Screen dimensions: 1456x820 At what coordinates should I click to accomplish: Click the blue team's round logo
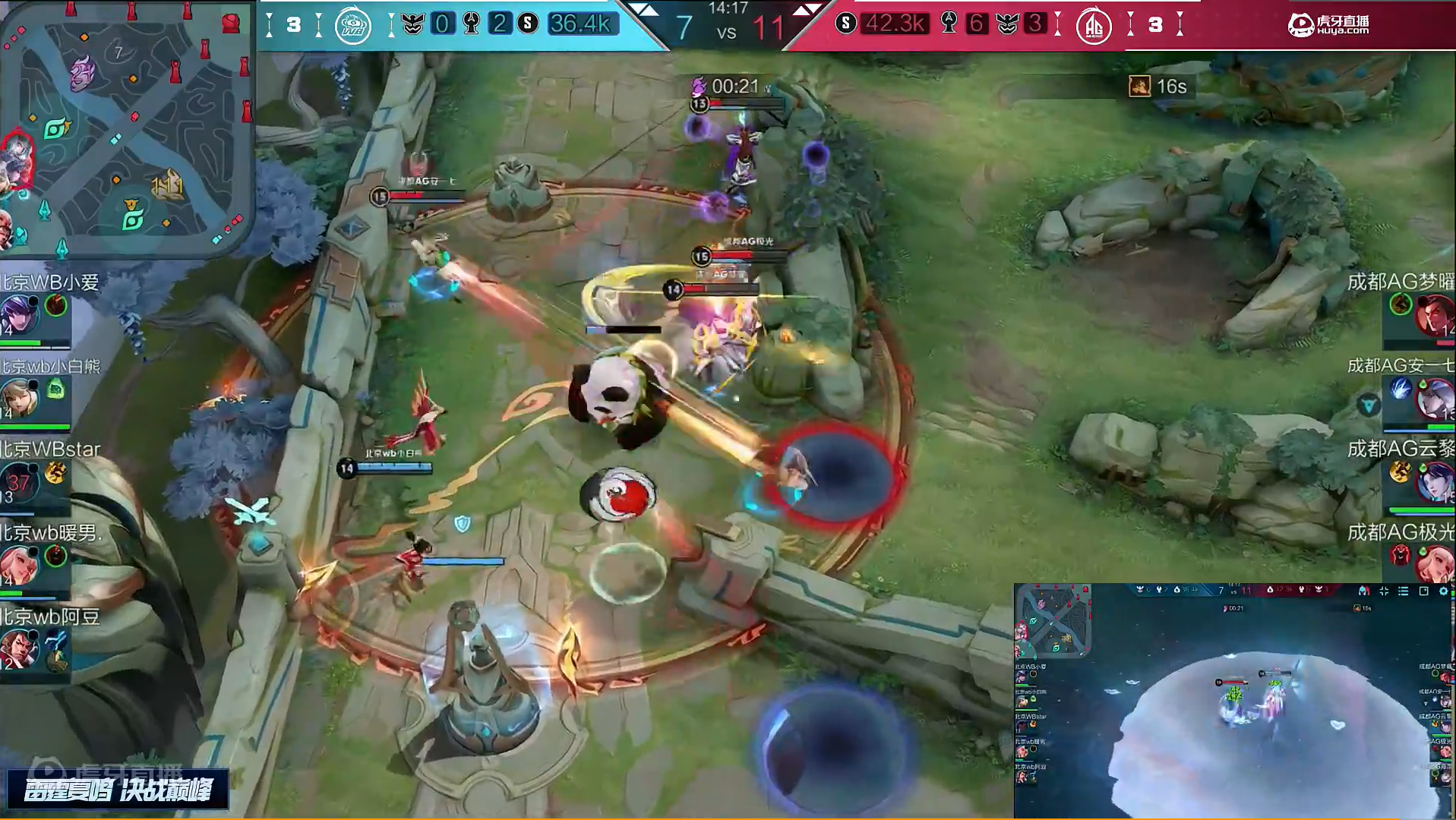tap(353, 26)
